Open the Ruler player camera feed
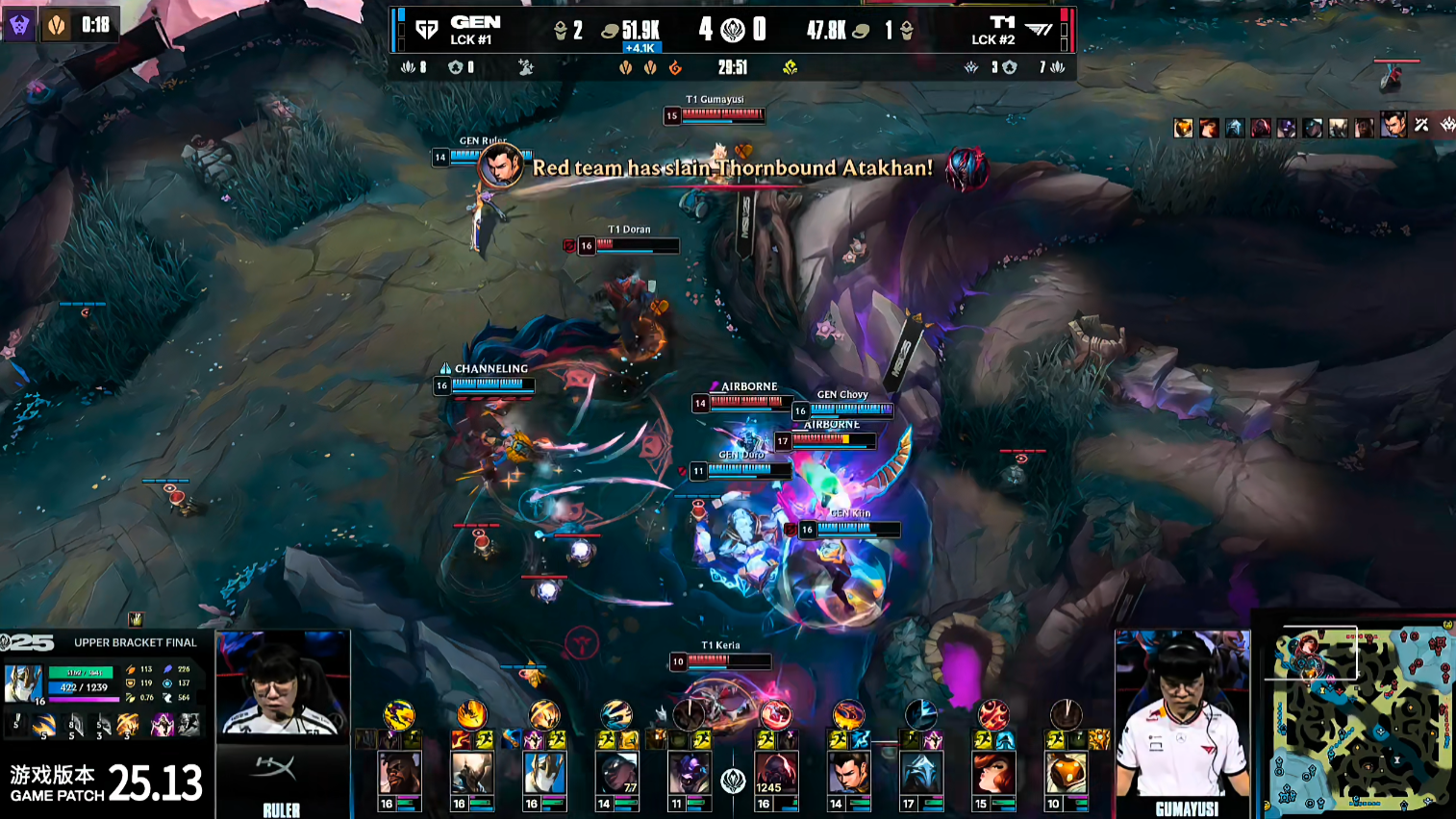This screenshot has height=819, width=1456. coord(282,687)
